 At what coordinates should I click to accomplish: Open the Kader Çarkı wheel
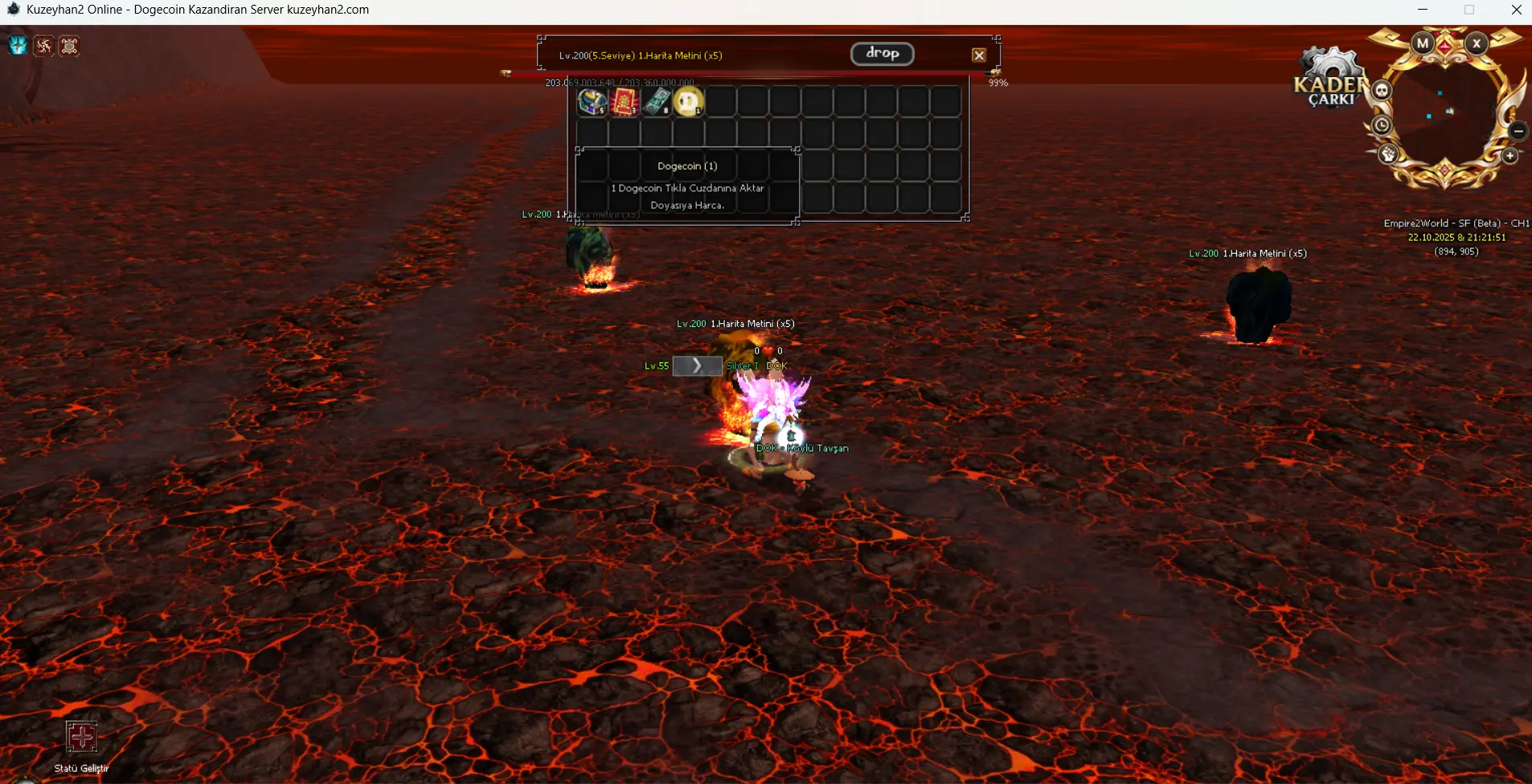pos(1330,80)
